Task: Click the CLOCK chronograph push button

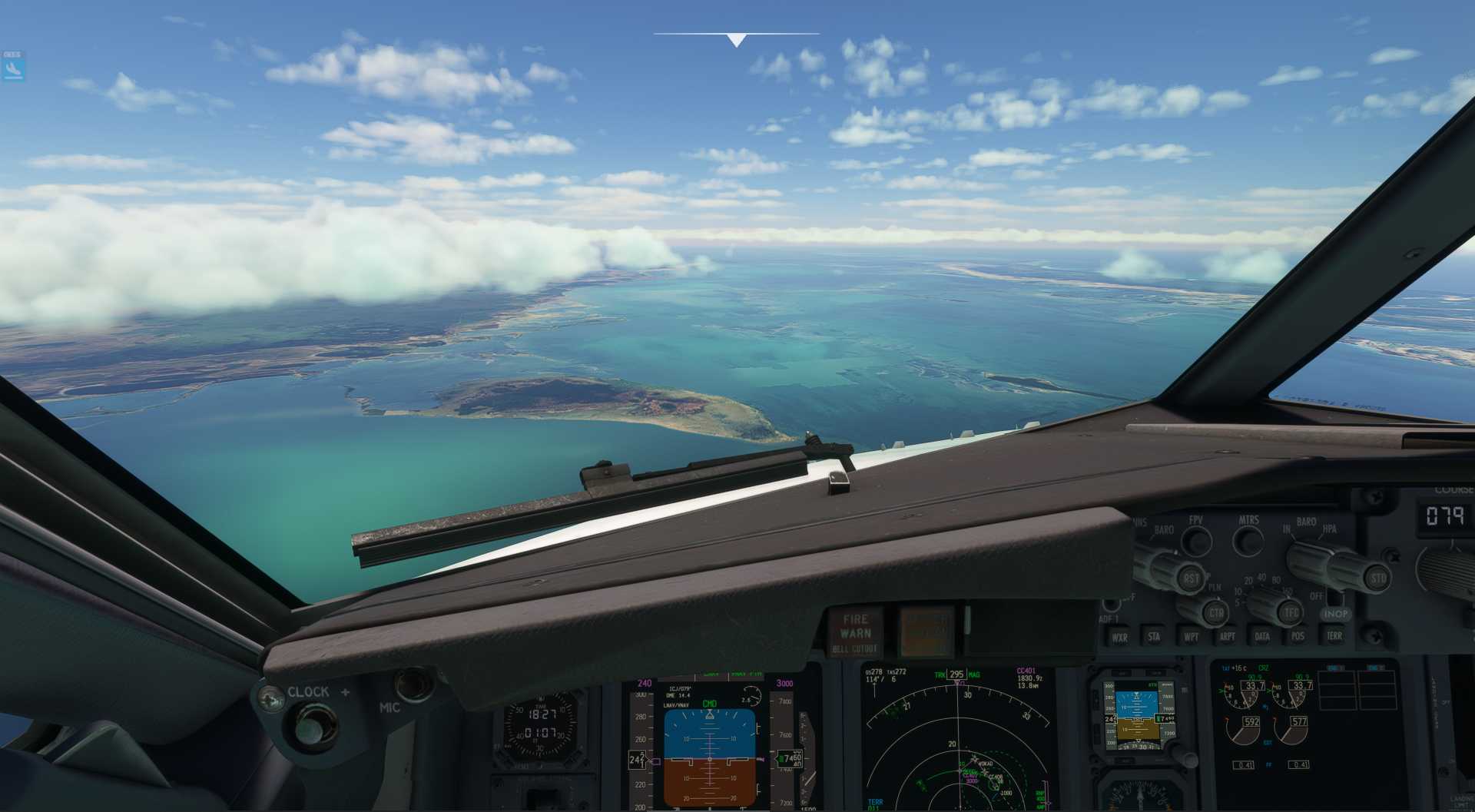Action: click(x=312, y=724)
